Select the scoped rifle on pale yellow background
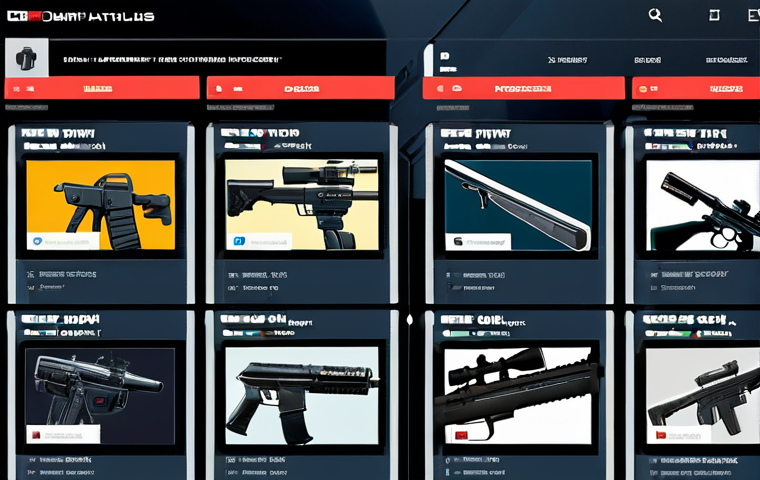This screenshot has height=480, width=760. tap(302, 205)
